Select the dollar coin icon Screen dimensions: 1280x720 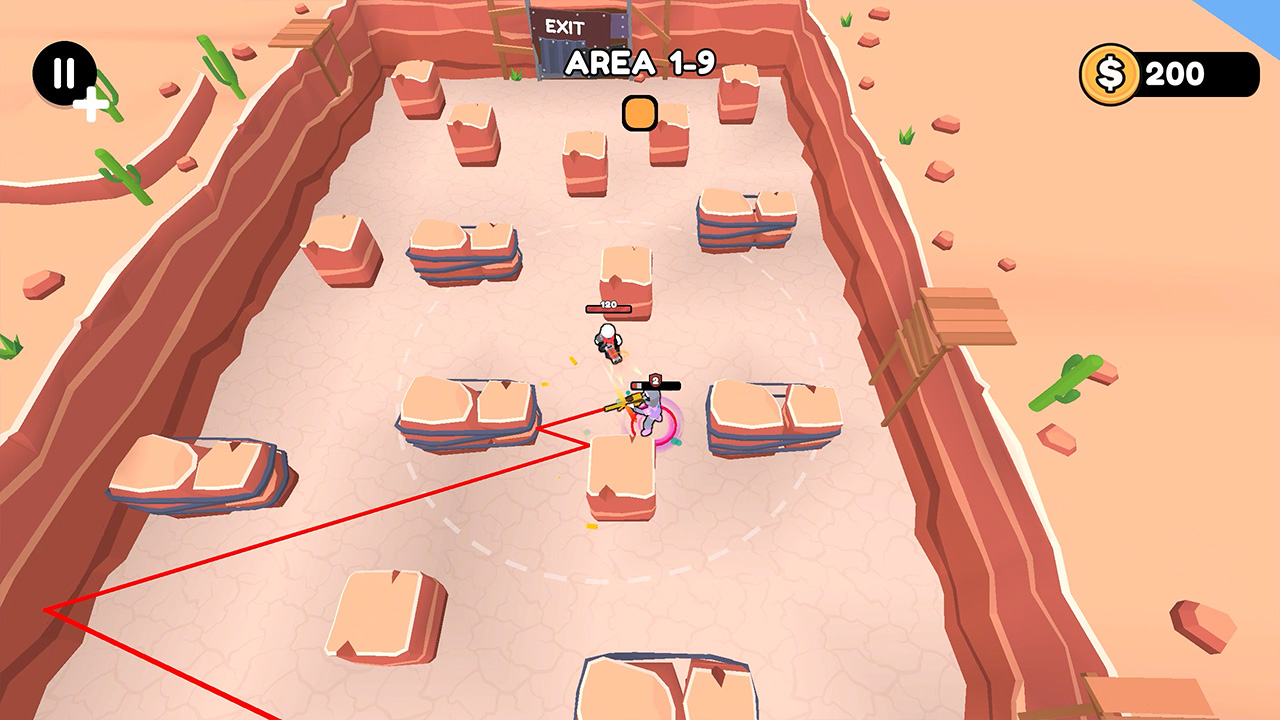[1109, 73]
